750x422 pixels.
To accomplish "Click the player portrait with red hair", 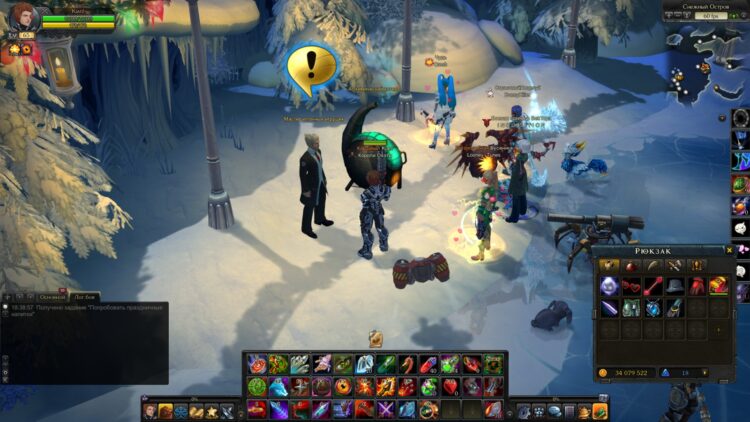I will click(22, 17).
